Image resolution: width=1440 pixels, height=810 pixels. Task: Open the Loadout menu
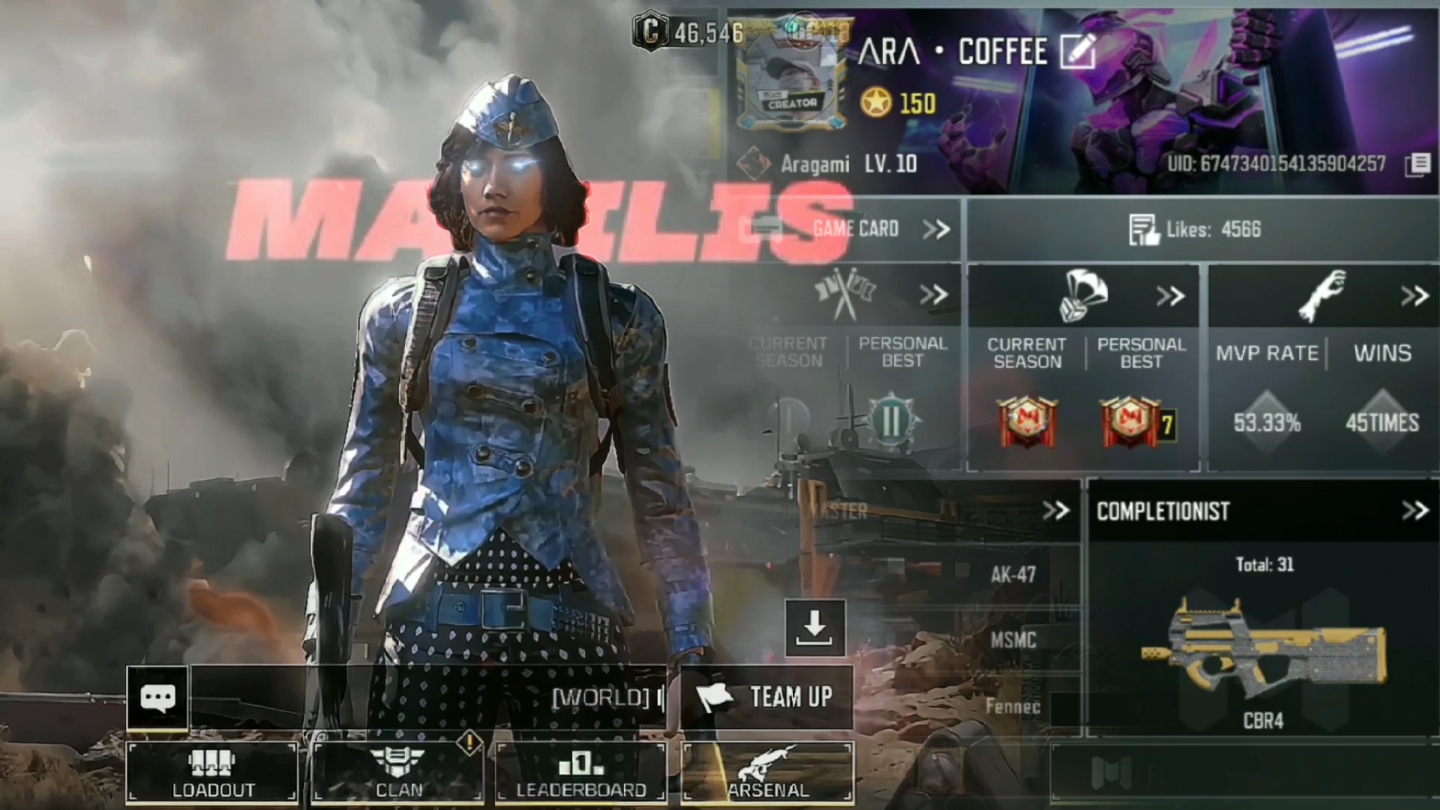(x=212, y=773)
